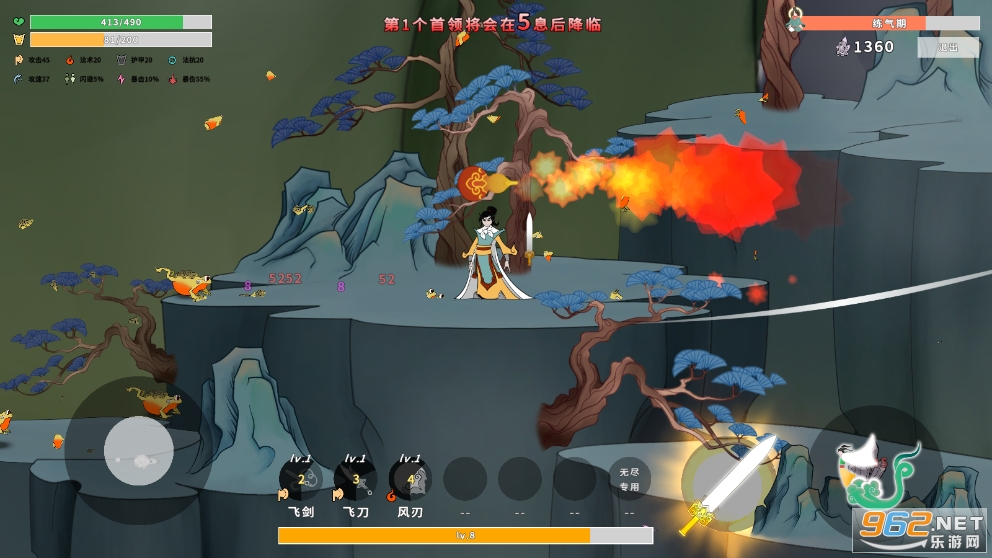
Task: Activate the 飞剑 flying sword skill
Action: click(x=300, y=480)
